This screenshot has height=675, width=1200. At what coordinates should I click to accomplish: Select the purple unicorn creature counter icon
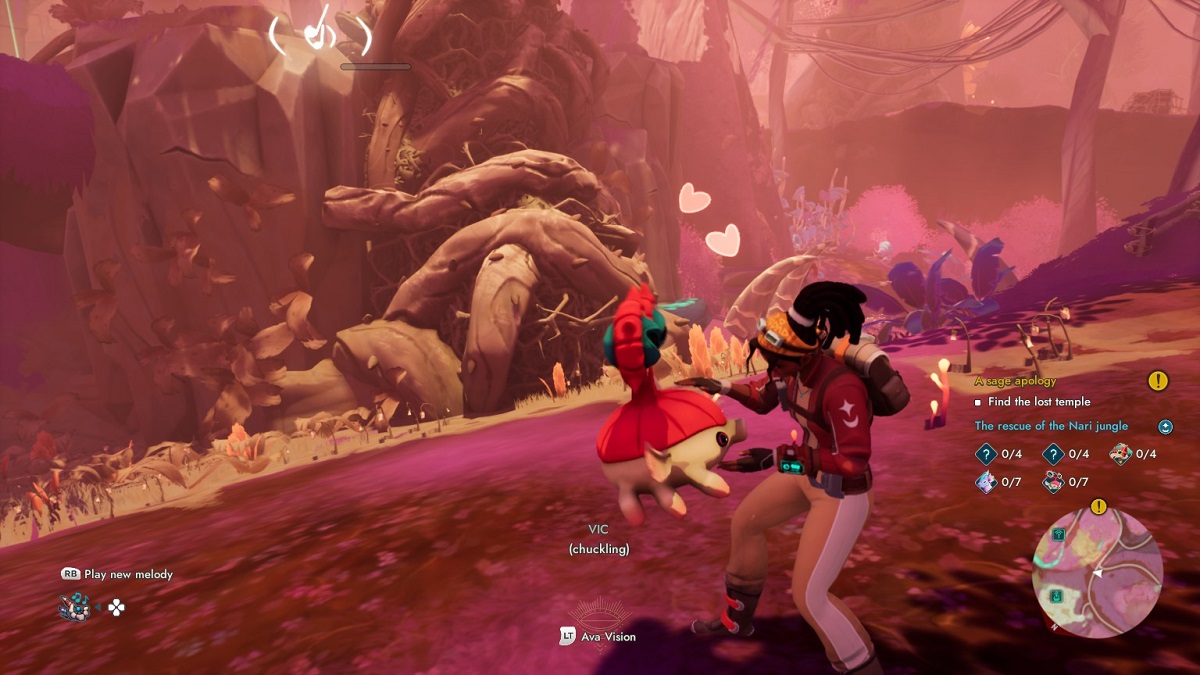(985, 482)
